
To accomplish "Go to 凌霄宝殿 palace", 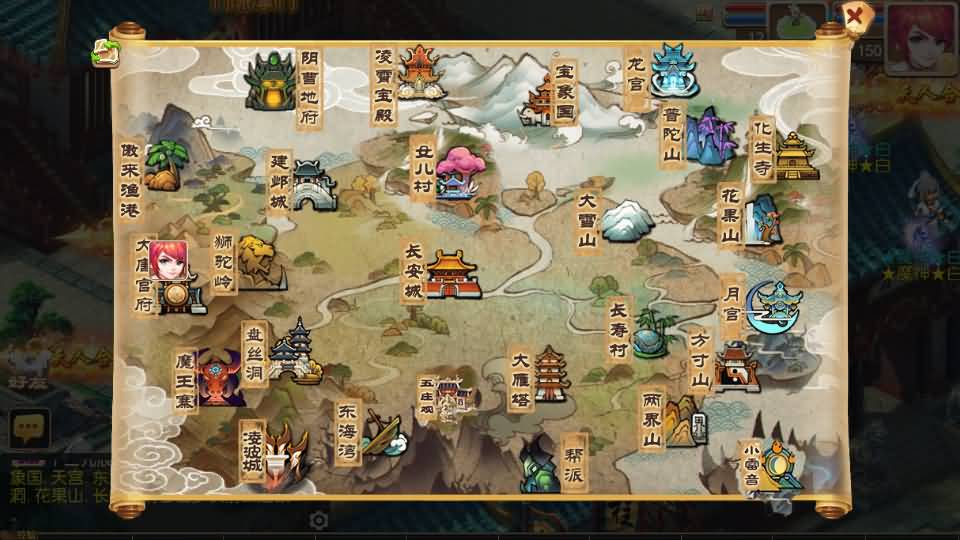I will pos(420,70).
